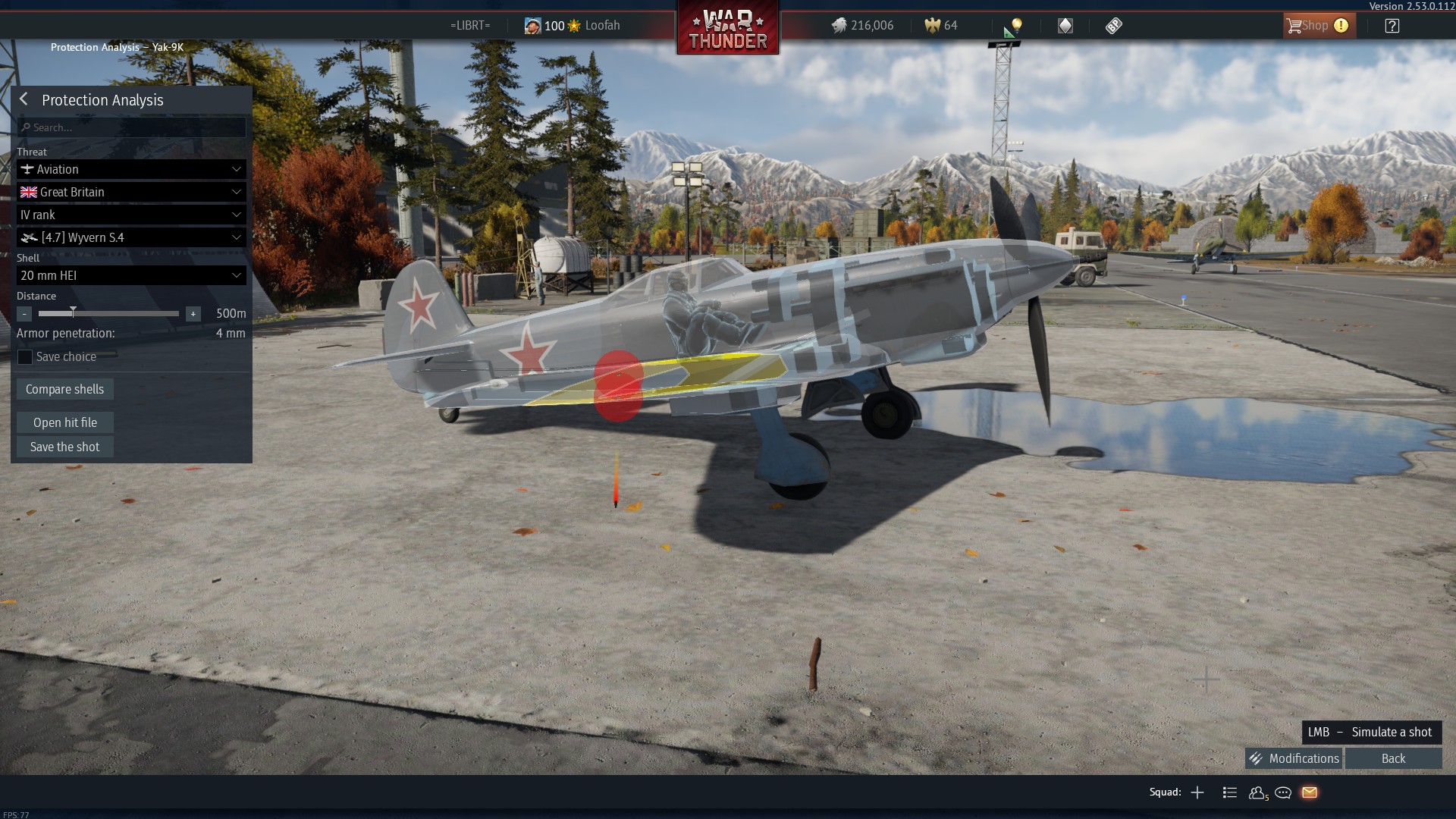This screenshot has height=819, width=1456.
Task: Open hit file
Action: pos(65,422)
